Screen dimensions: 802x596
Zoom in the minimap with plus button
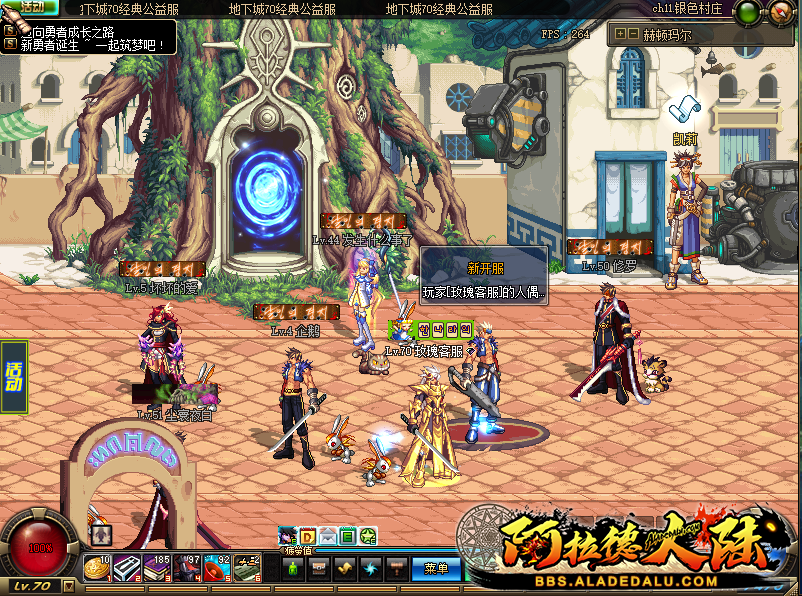click(621, 34)
